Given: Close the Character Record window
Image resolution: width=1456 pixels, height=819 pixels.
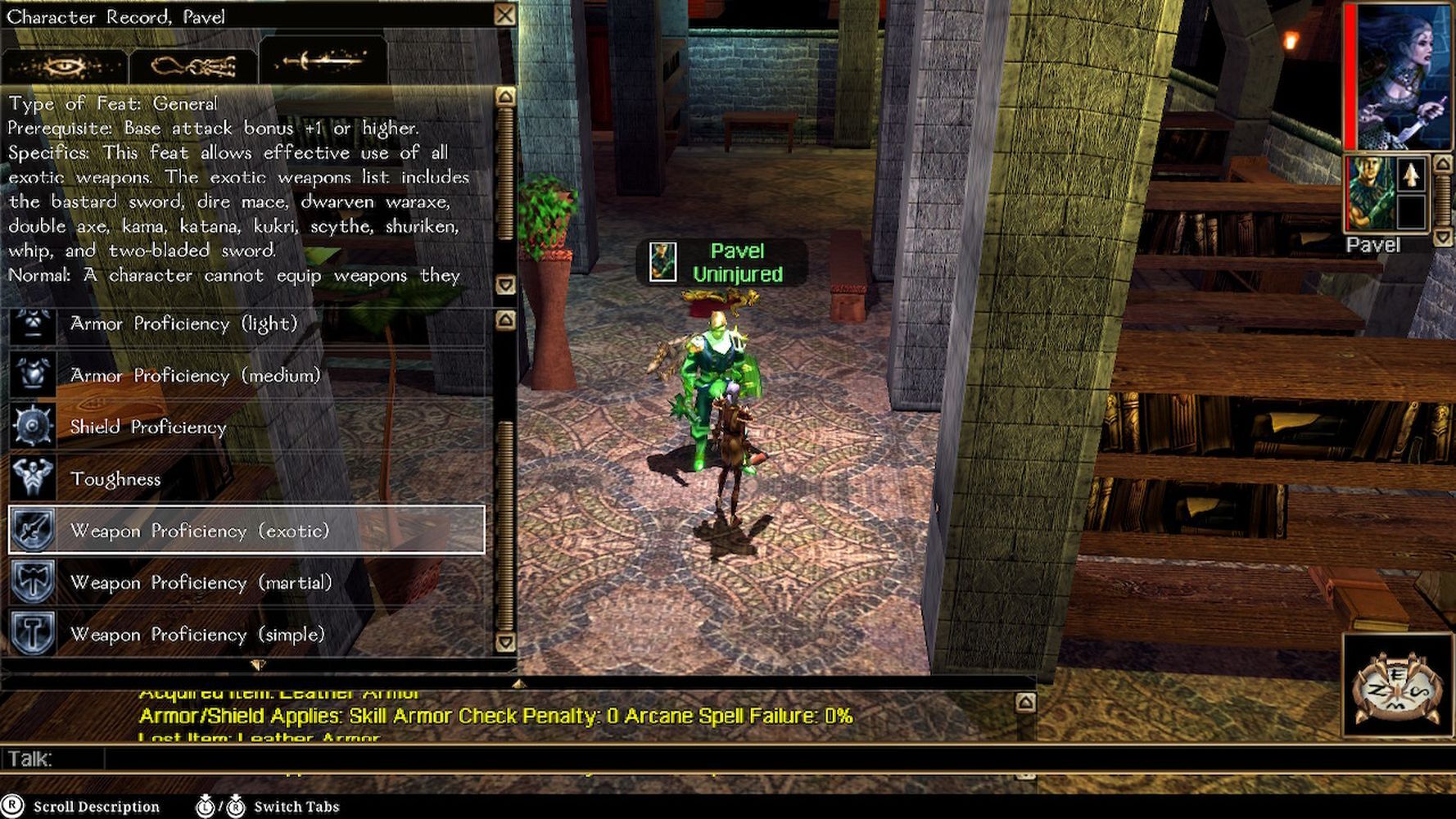Looking at the screenshot, I should point(505,16).
